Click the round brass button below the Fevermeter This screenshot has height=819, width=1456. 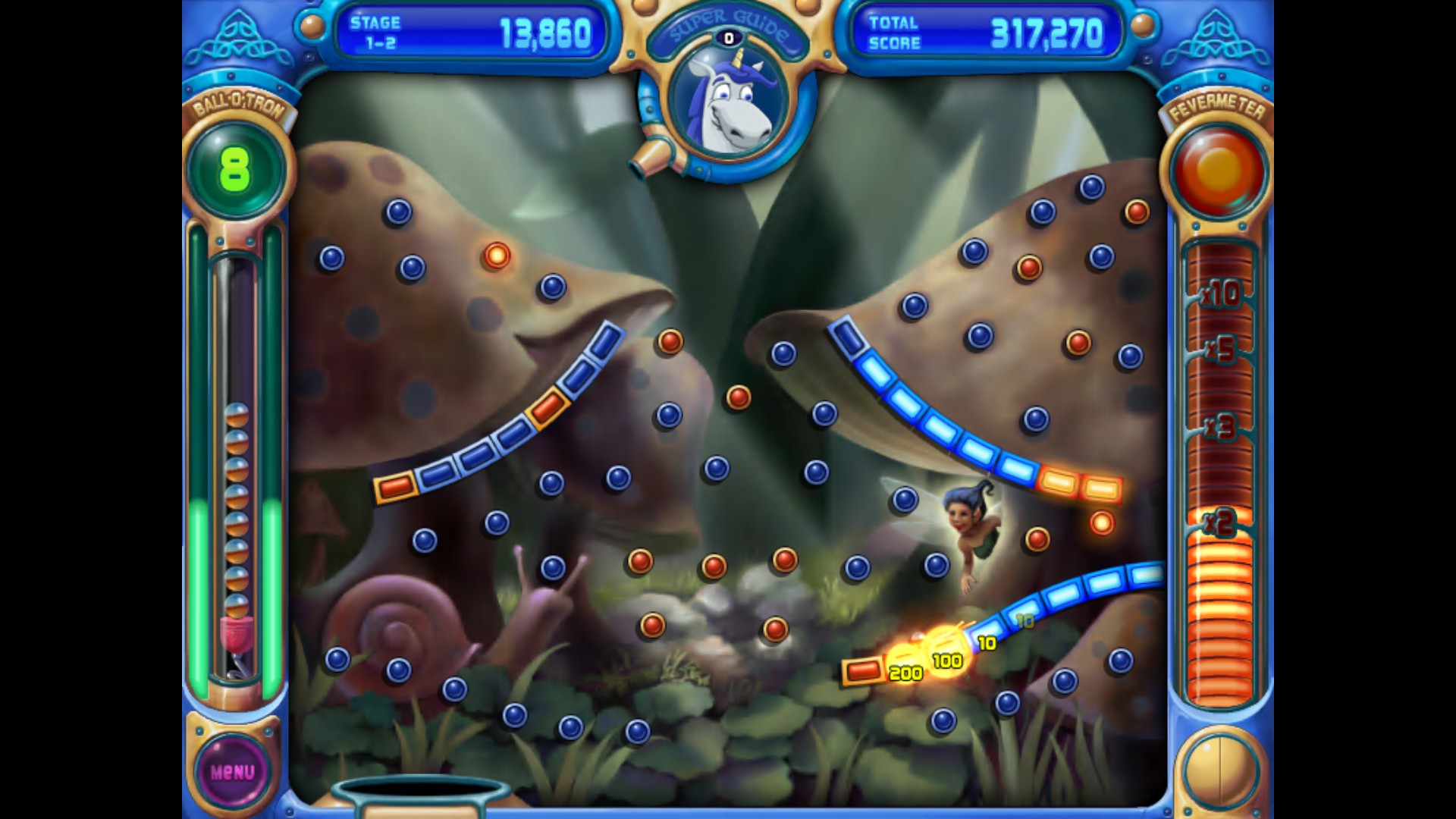tap(1220, 769)
